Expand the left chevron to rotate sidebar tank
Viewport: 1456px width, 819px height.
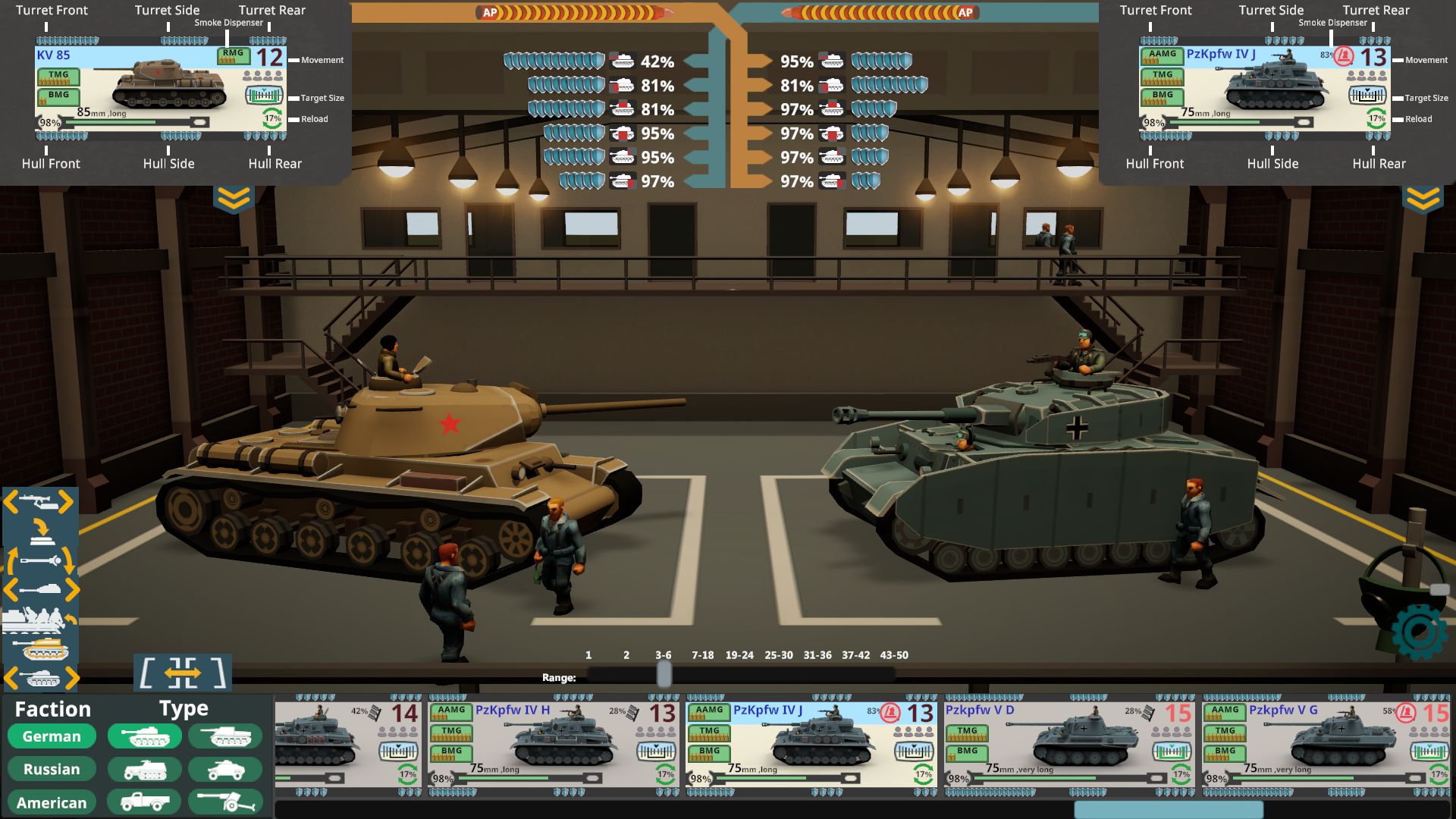tap(11, 677)
